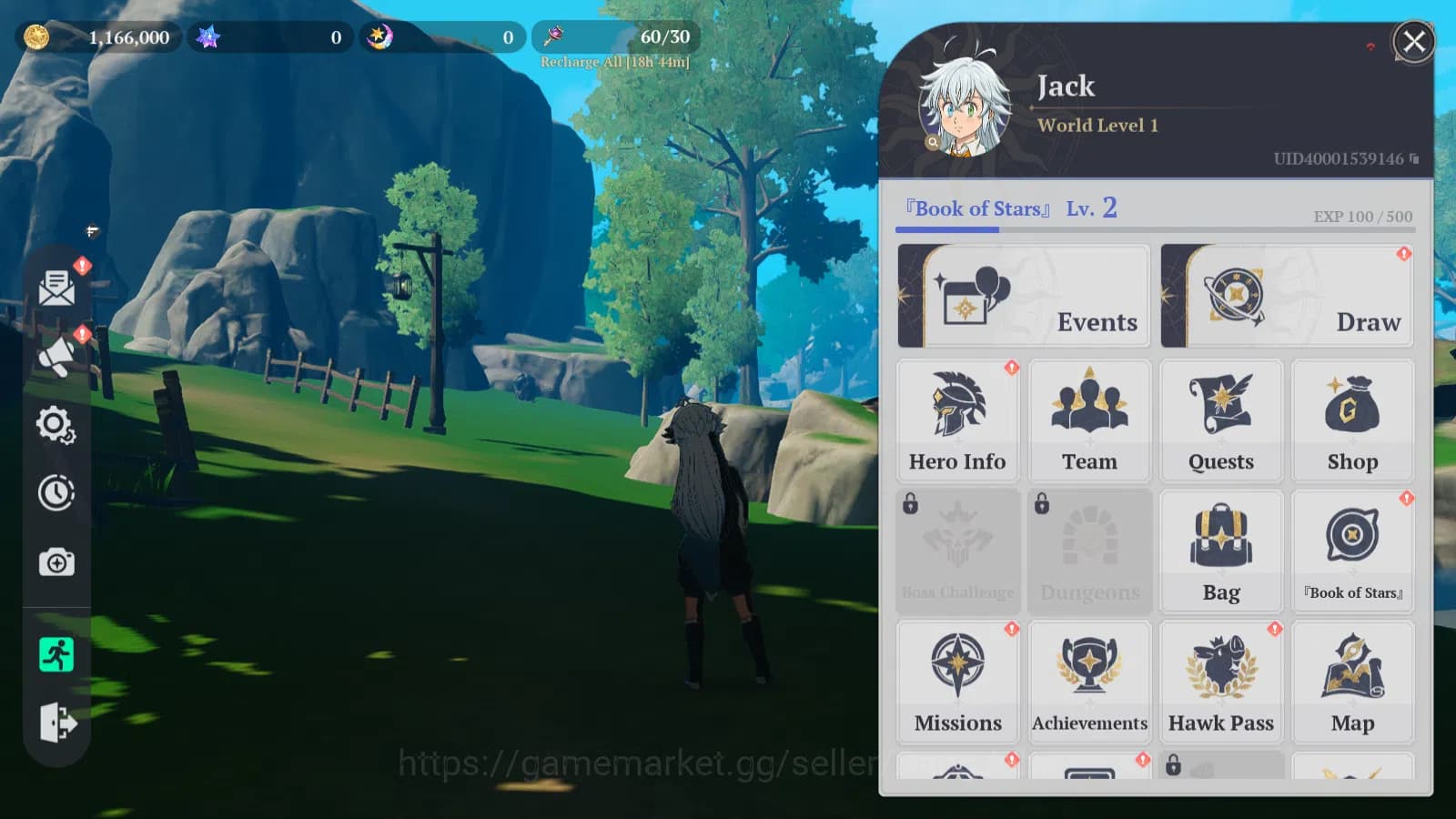
Task: Open the Bag inventory
Action: pos(1221,551)
